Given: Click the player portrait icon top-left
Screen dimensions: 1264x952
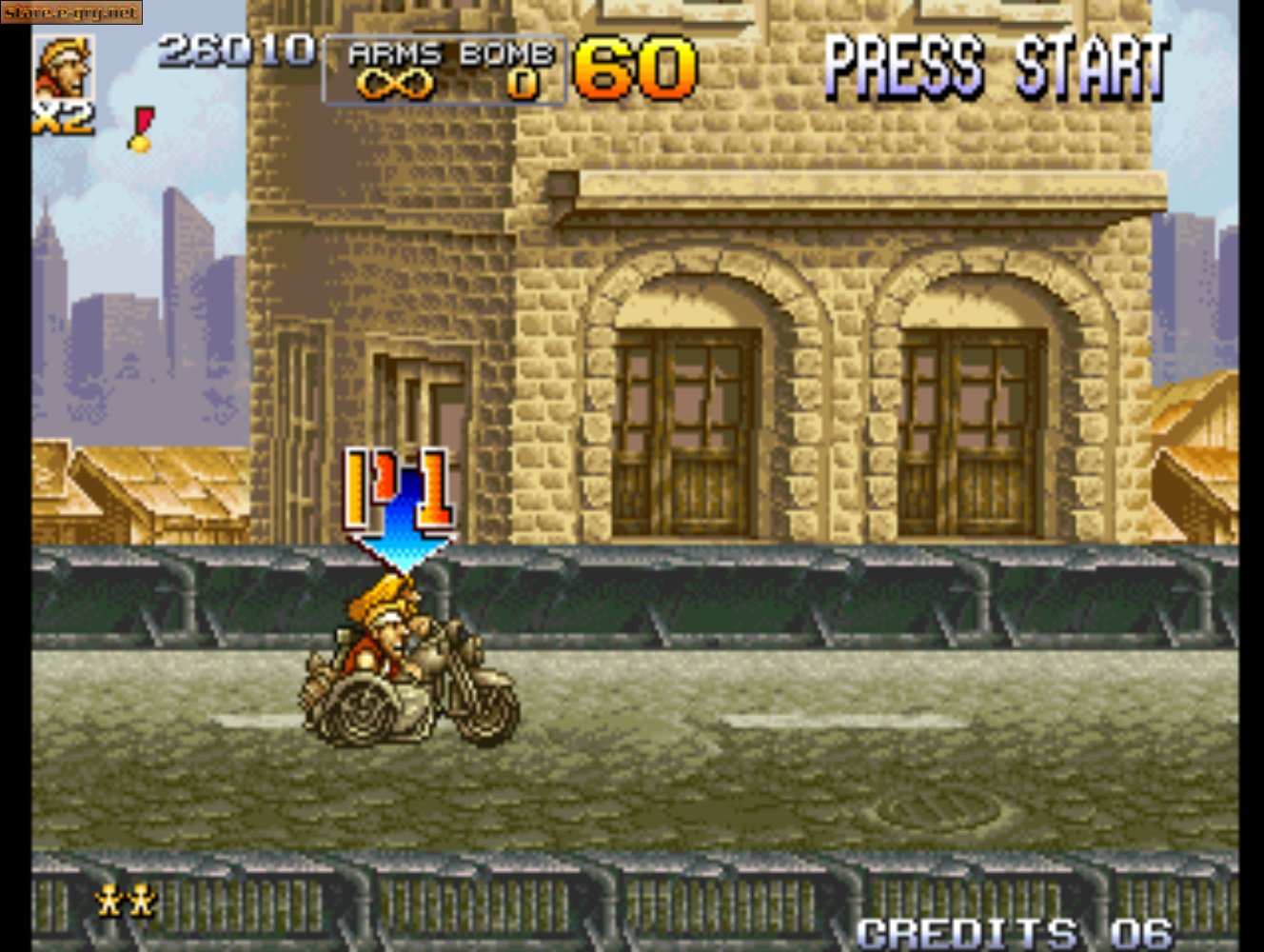Looking at the screenshot, I should [63, 67].
